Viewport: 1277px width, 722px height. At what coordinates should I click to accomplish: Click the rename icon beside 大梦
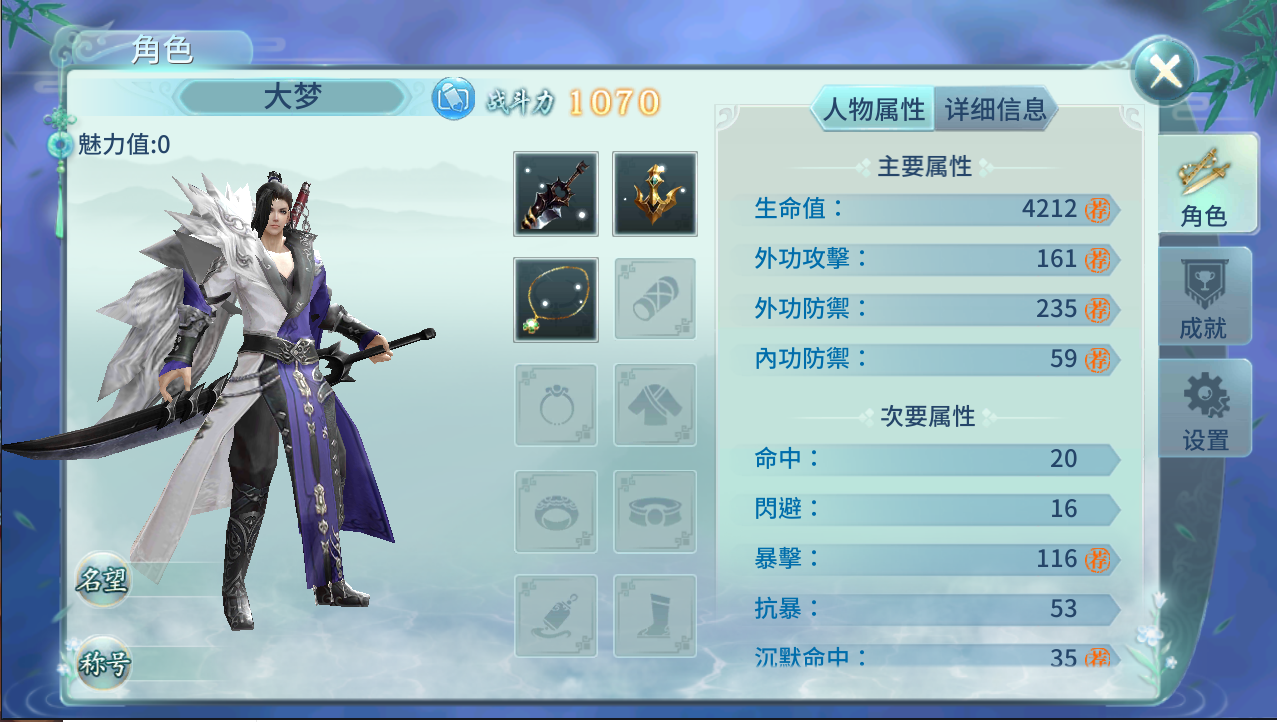point(453,99)
